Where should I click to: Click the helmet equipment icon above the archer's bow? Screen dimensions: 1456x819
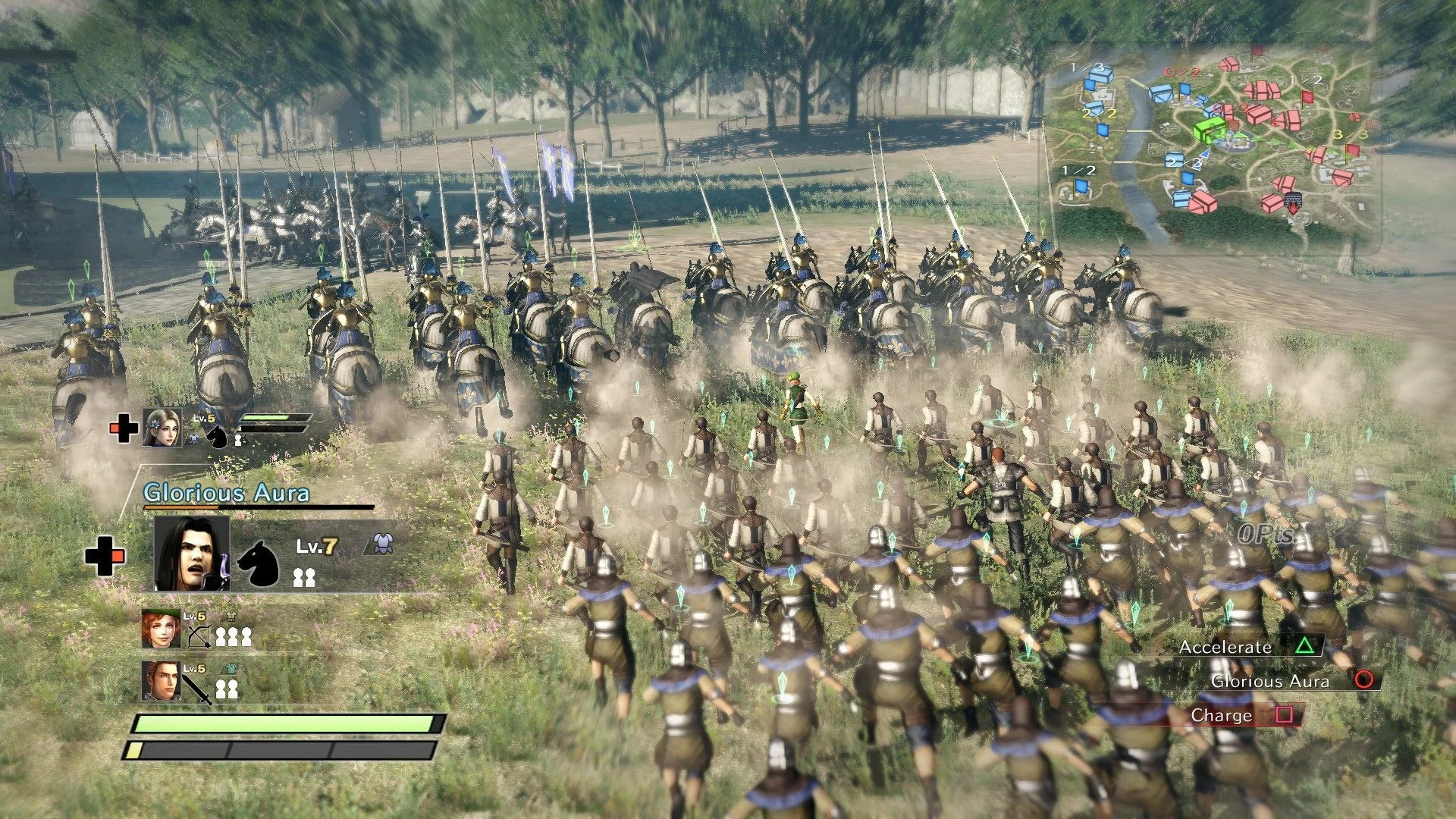coord(231,616)
